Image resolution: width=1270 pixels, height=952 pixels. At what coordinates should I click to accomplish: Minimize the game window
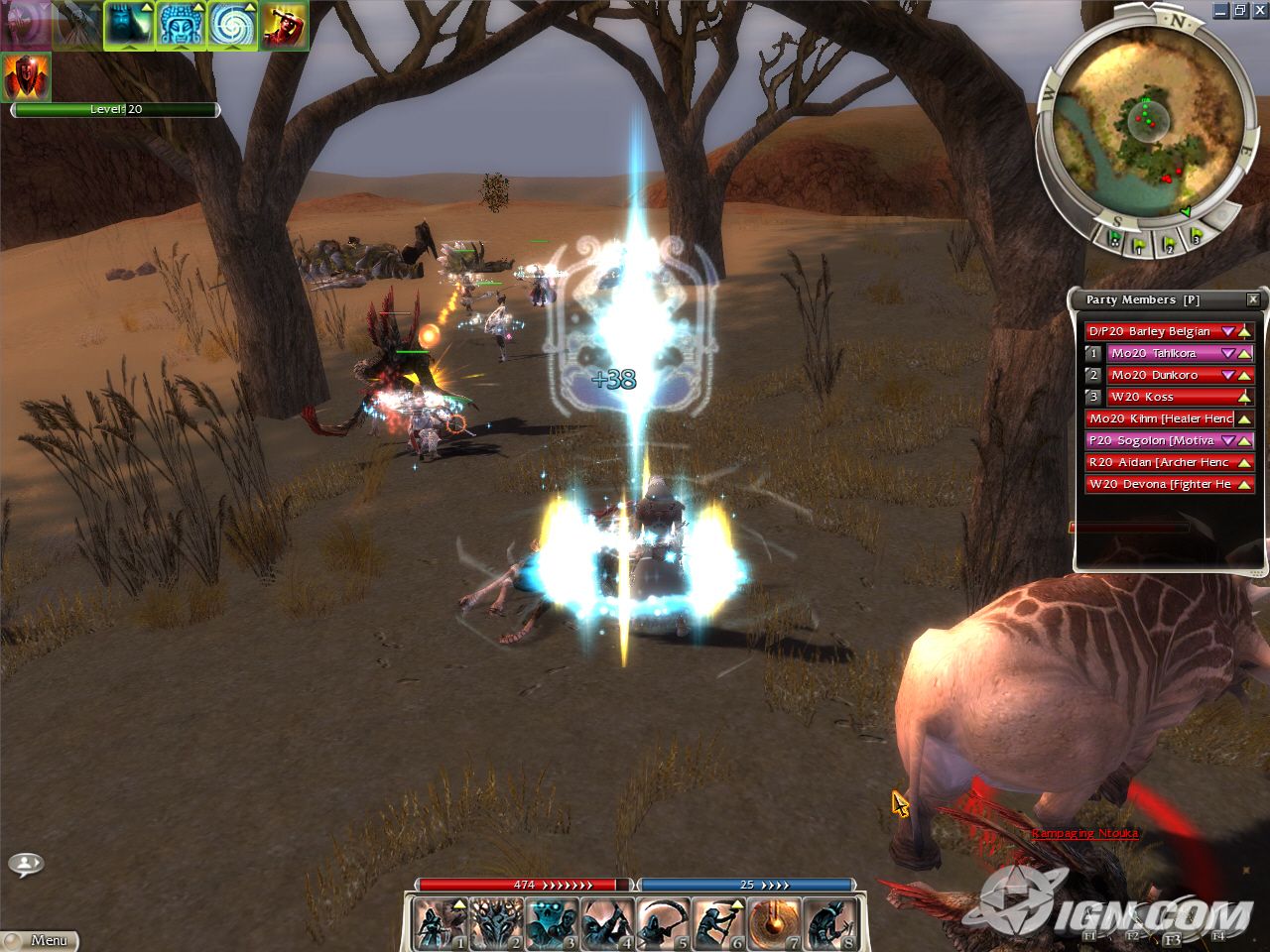pos(1221,10)
